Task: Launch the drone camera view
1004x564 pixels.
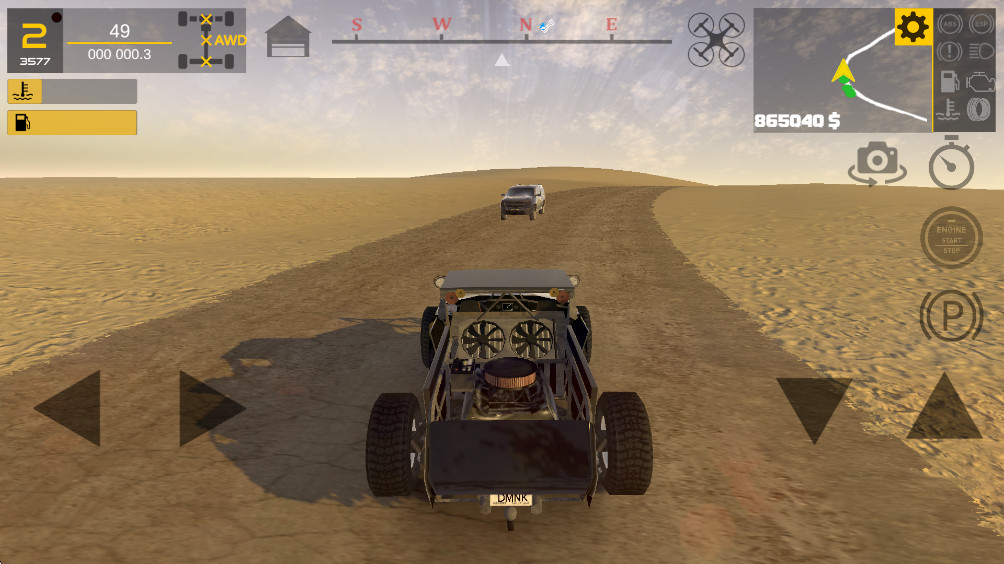Action: point(716,40)
